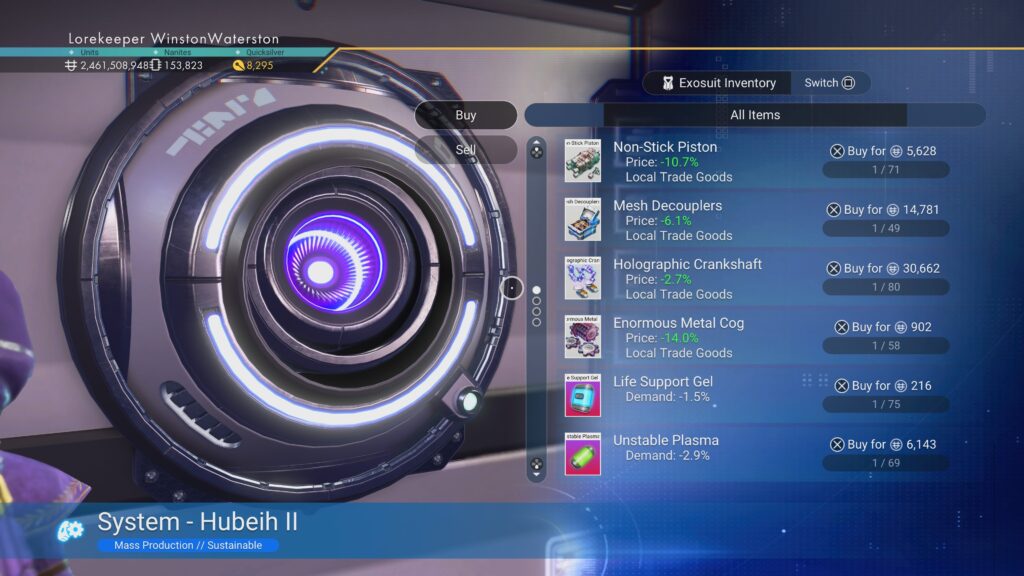The image size is (1024, 576).
Task: Switch to the Buy tab
Action: 466,115
